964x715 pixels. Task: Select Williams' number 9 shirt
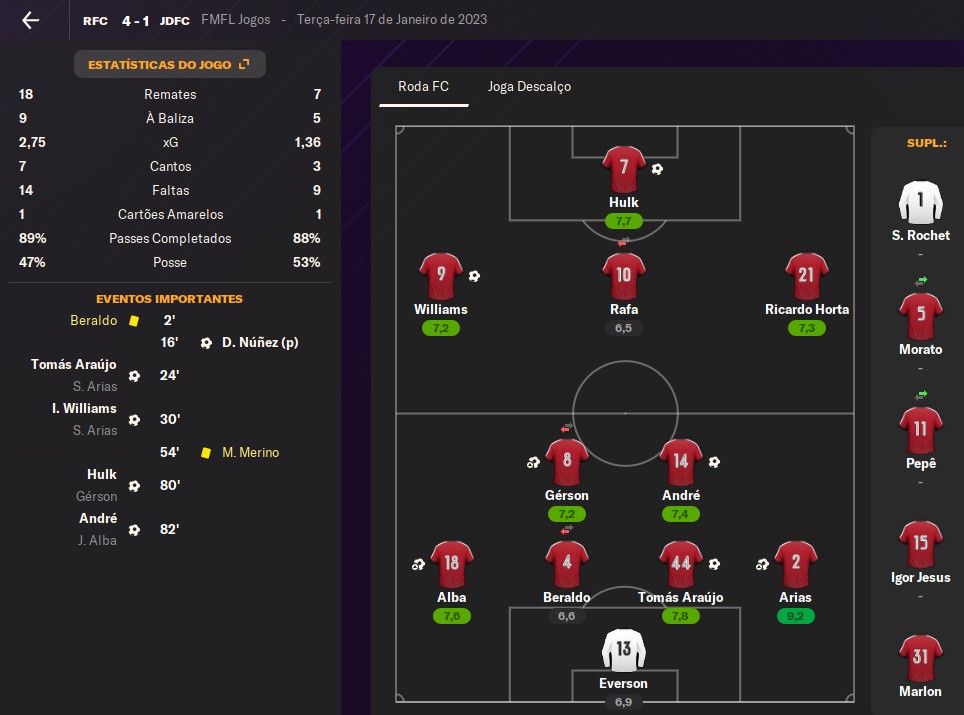[x=441, y=276]
